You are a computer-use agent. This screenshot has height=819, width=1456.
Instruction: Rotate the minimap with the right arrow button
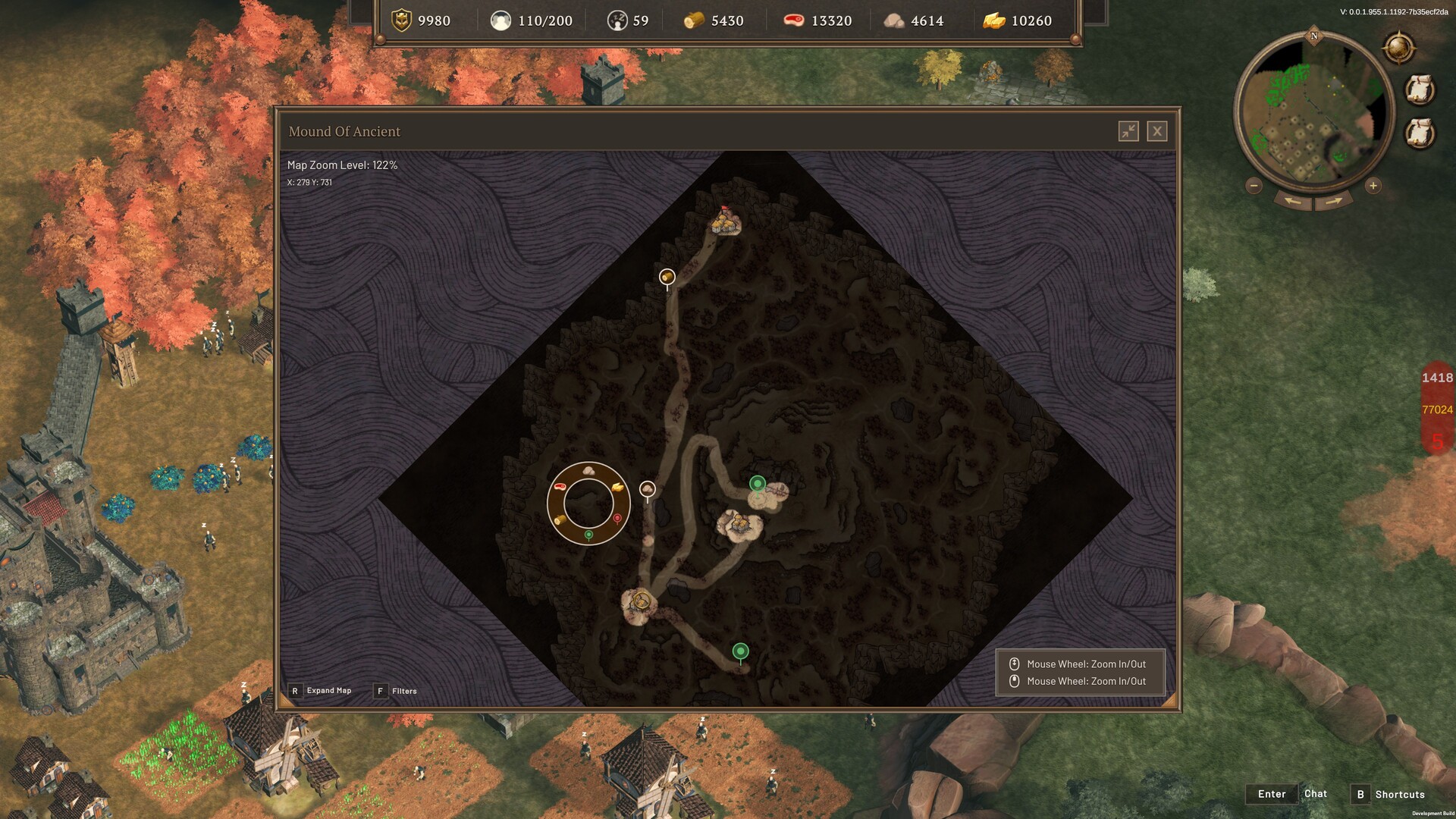(1334, 201)
